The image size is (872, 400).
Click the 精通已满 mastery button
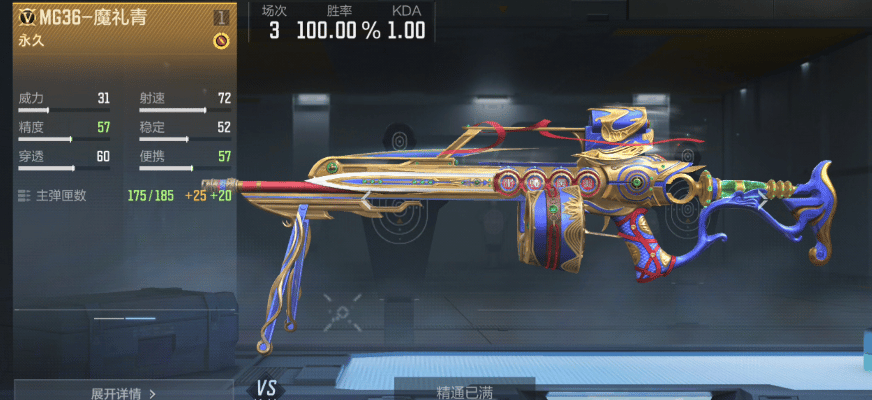tap(464, 392)
